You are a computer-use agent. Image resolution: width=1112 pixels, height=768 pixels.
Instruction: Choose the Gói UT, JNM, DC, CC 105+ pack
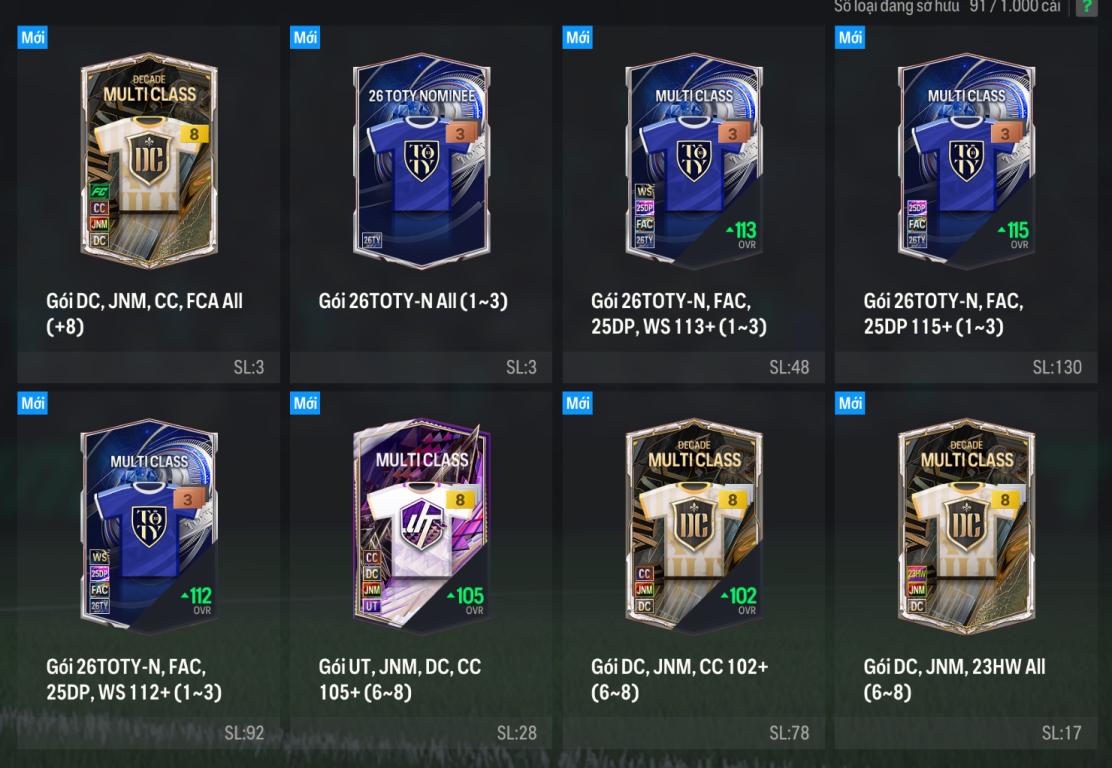tap(422, 526)
